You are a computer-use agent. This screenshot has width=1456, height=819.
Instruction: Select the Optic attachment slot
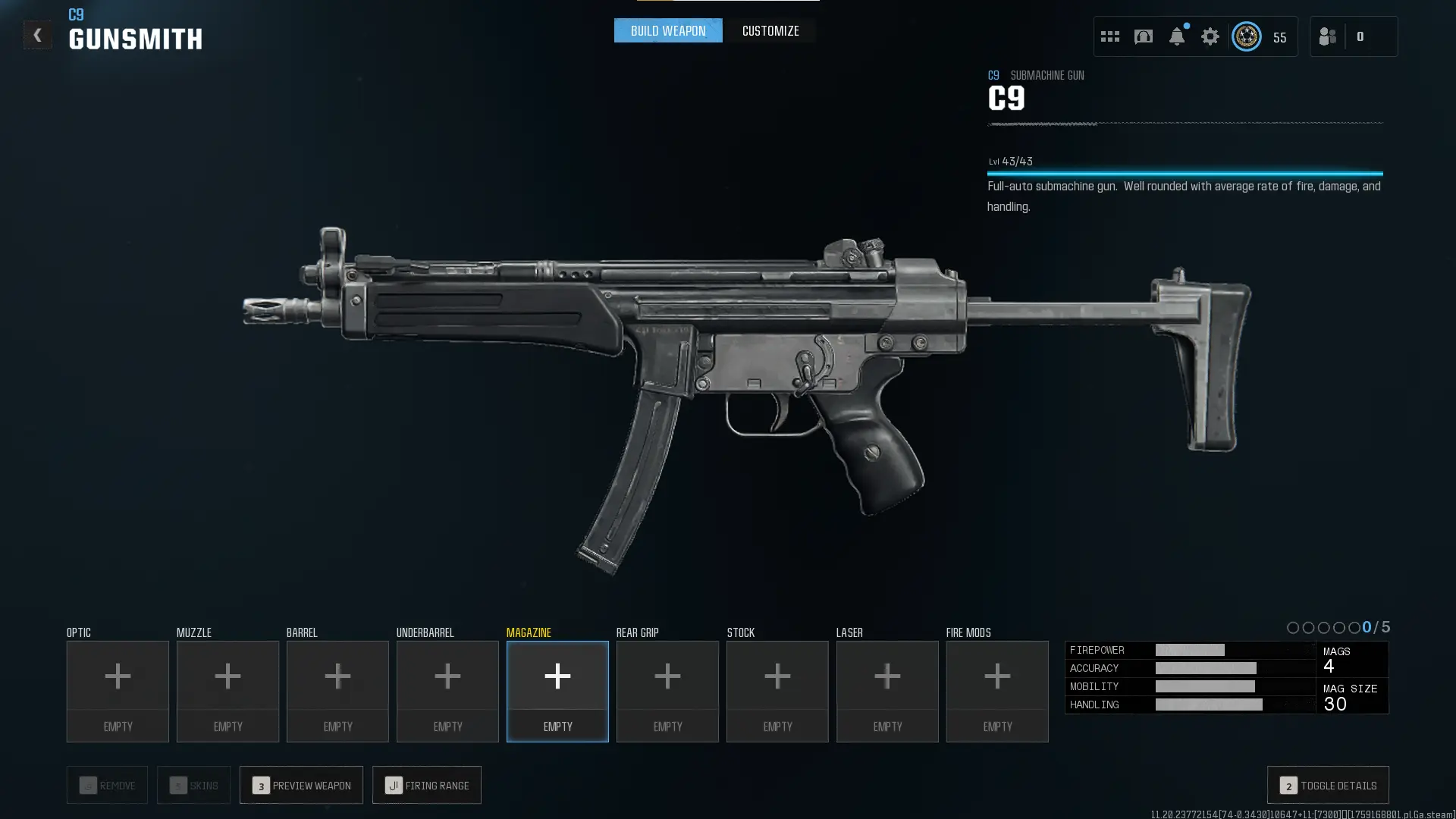pos(118,691)
